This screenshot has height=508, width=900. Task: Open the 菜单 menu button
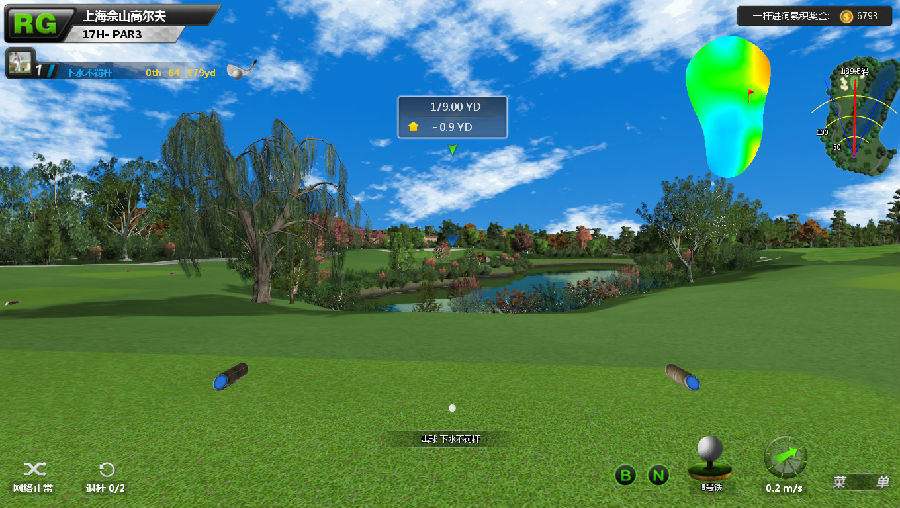point(861,482)
